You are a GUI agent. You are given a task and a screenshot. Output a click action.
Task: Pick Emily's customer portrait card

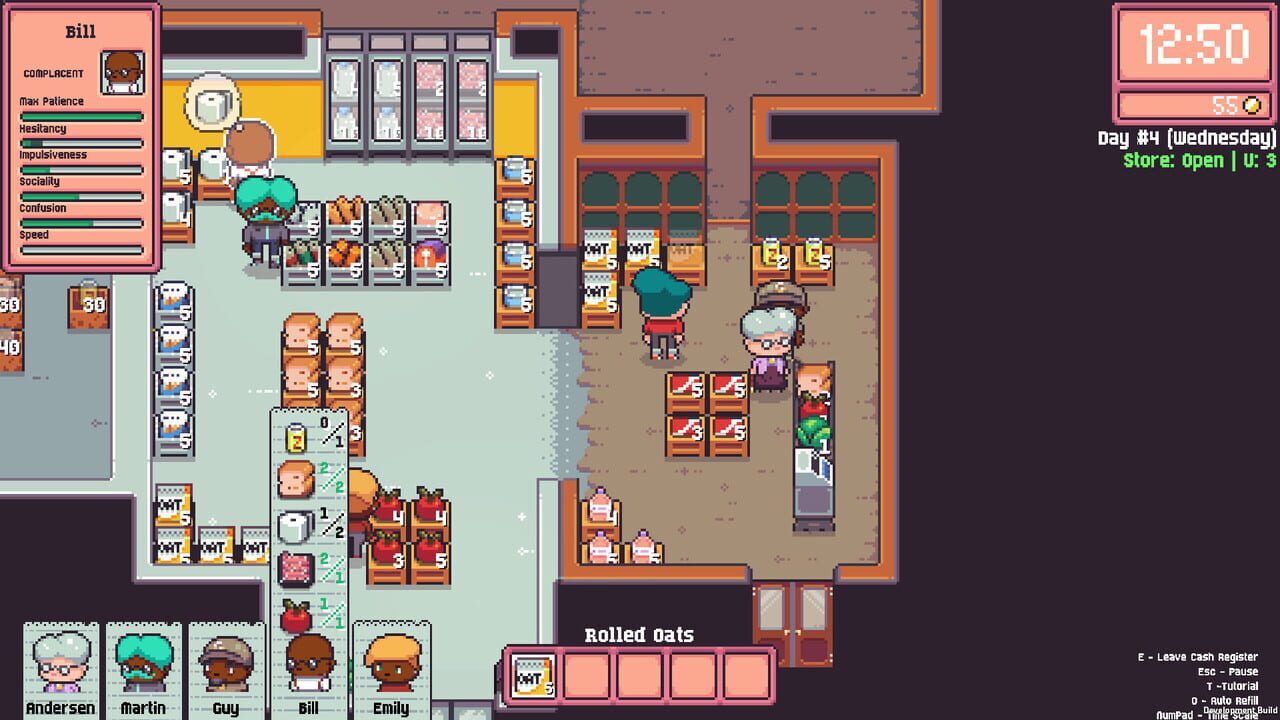pos(391,670)
